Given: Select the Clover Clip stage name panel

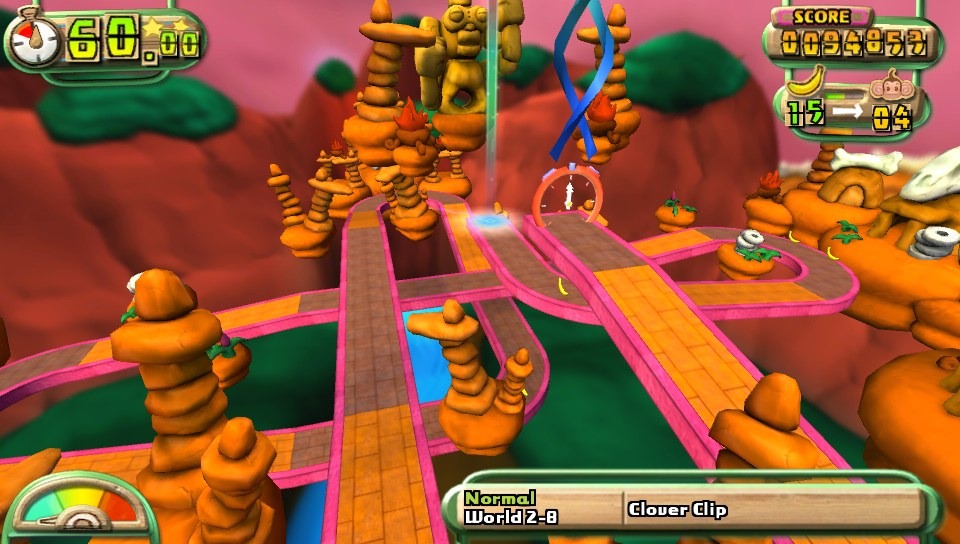Looking at the screenshot, I should tap(770, 509).
